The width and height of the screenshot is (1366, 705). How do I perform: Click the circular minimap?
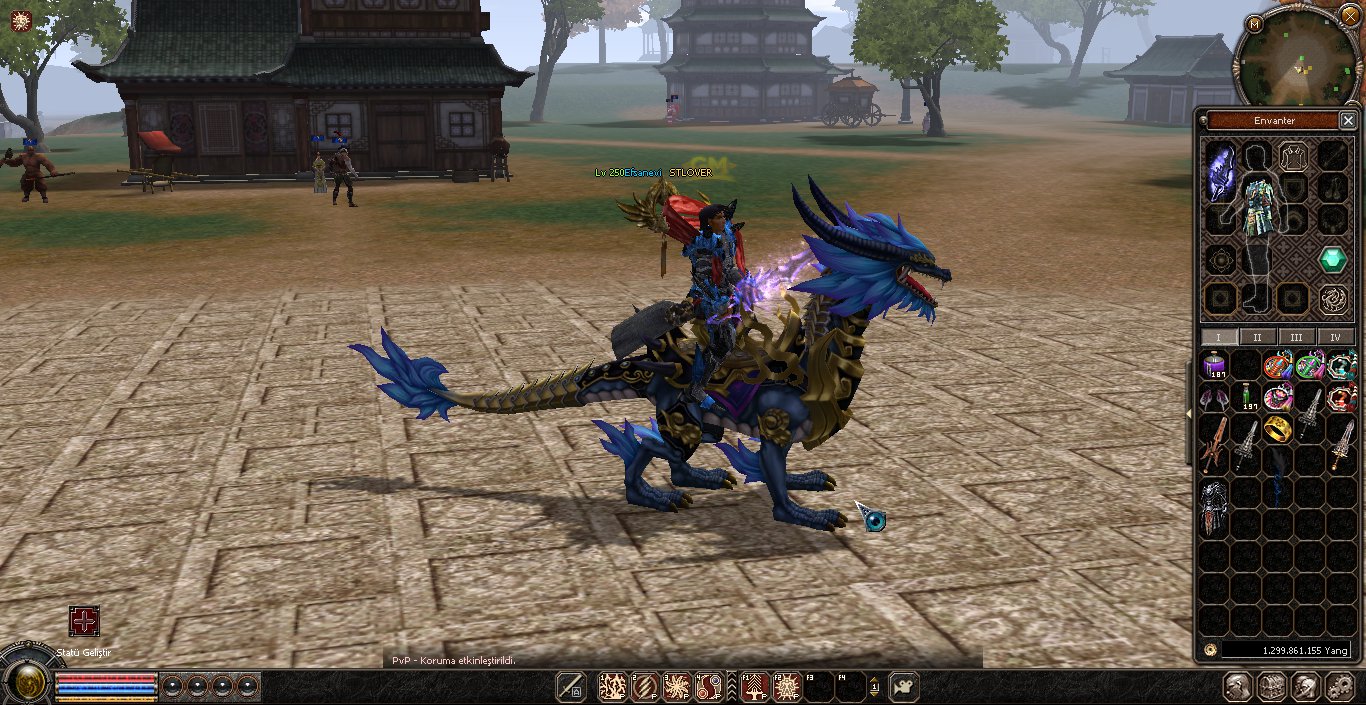pos(1300,58)
